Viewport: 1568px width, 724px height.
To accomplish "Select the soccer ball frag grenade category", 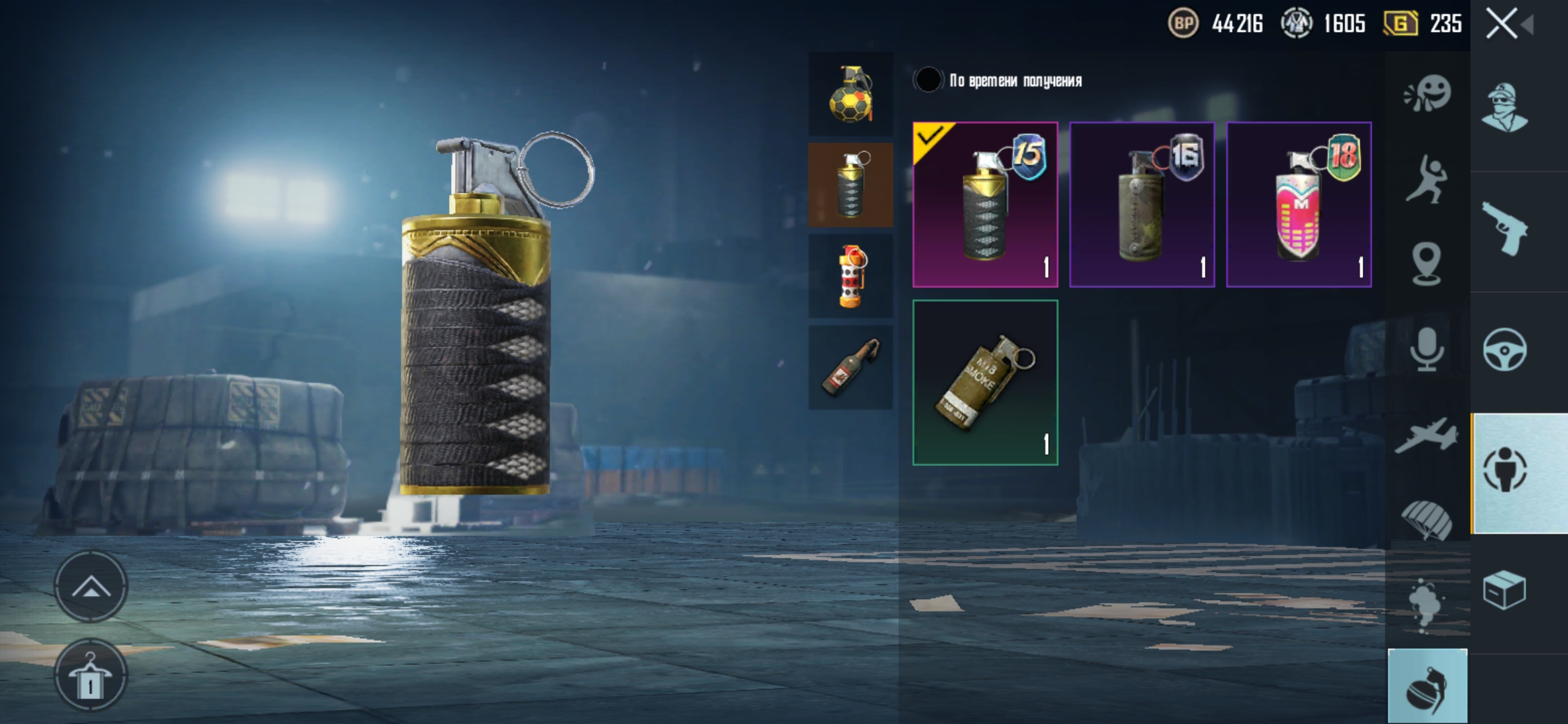I will point(850,94).
